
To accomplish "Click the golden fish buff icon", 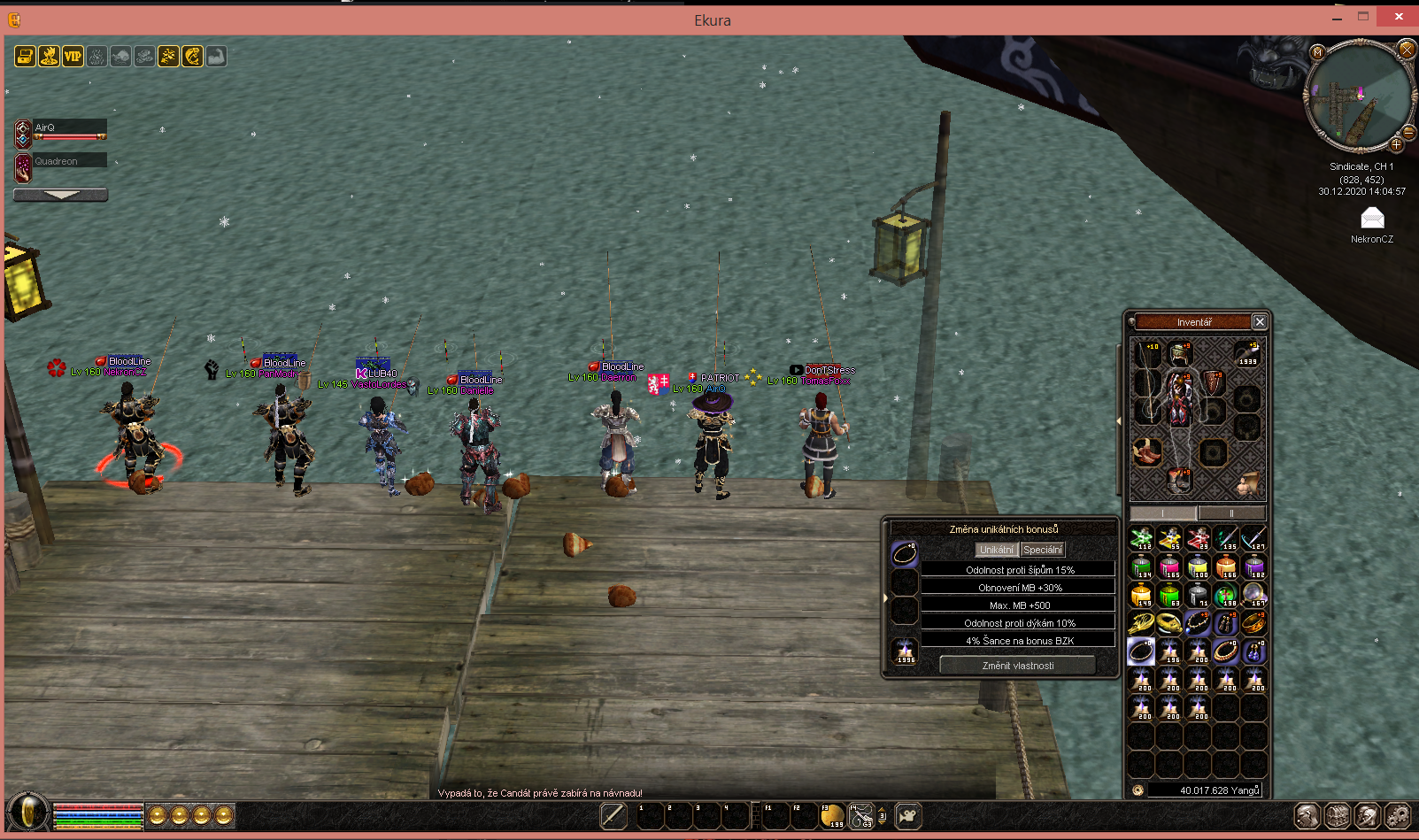I will tap(192, 57).
